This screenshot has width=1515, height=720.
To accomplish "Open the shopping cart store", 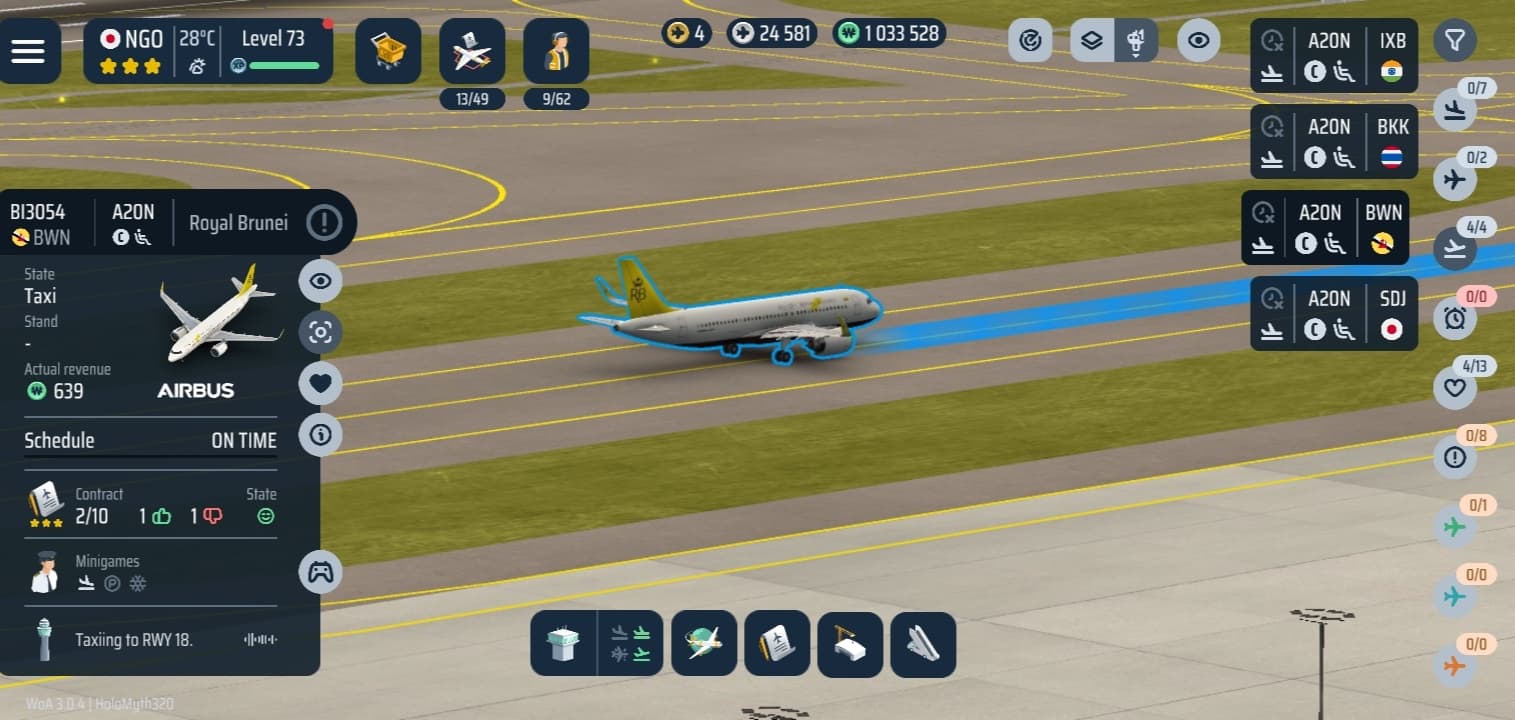I will [x=388, y=51].
